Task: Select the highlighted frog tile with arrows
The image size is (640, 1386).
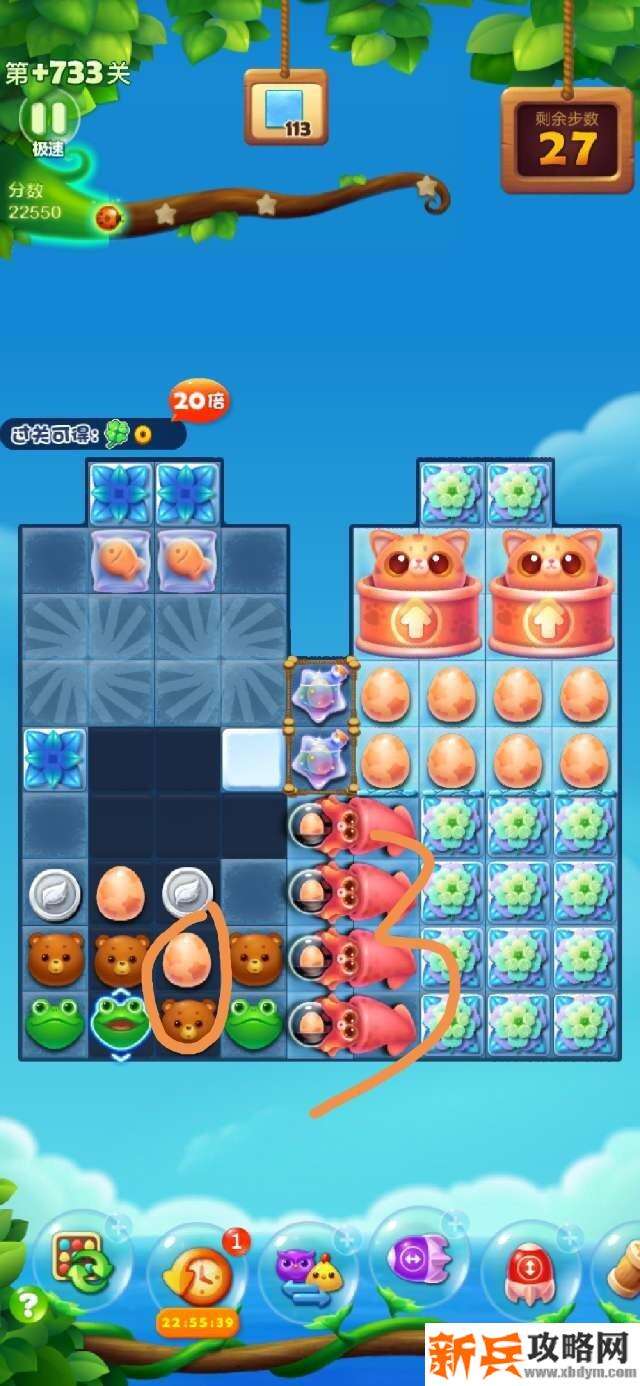Action: [x=120, y=1023]
